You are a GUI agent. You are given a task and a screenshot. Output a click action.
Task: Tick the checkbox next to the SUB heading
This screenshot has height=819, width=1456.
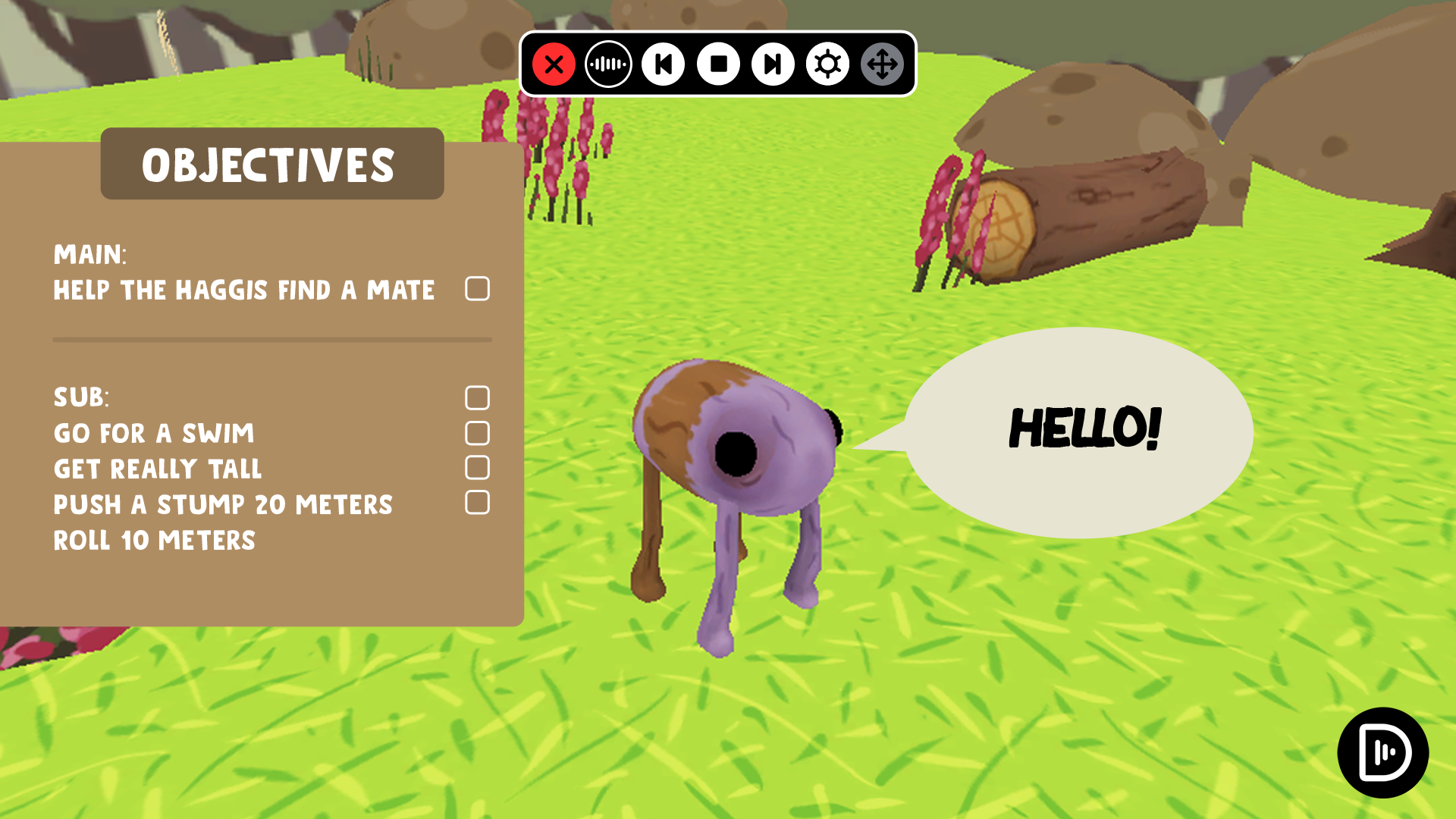pyautogui.click(x=479, y=397)
